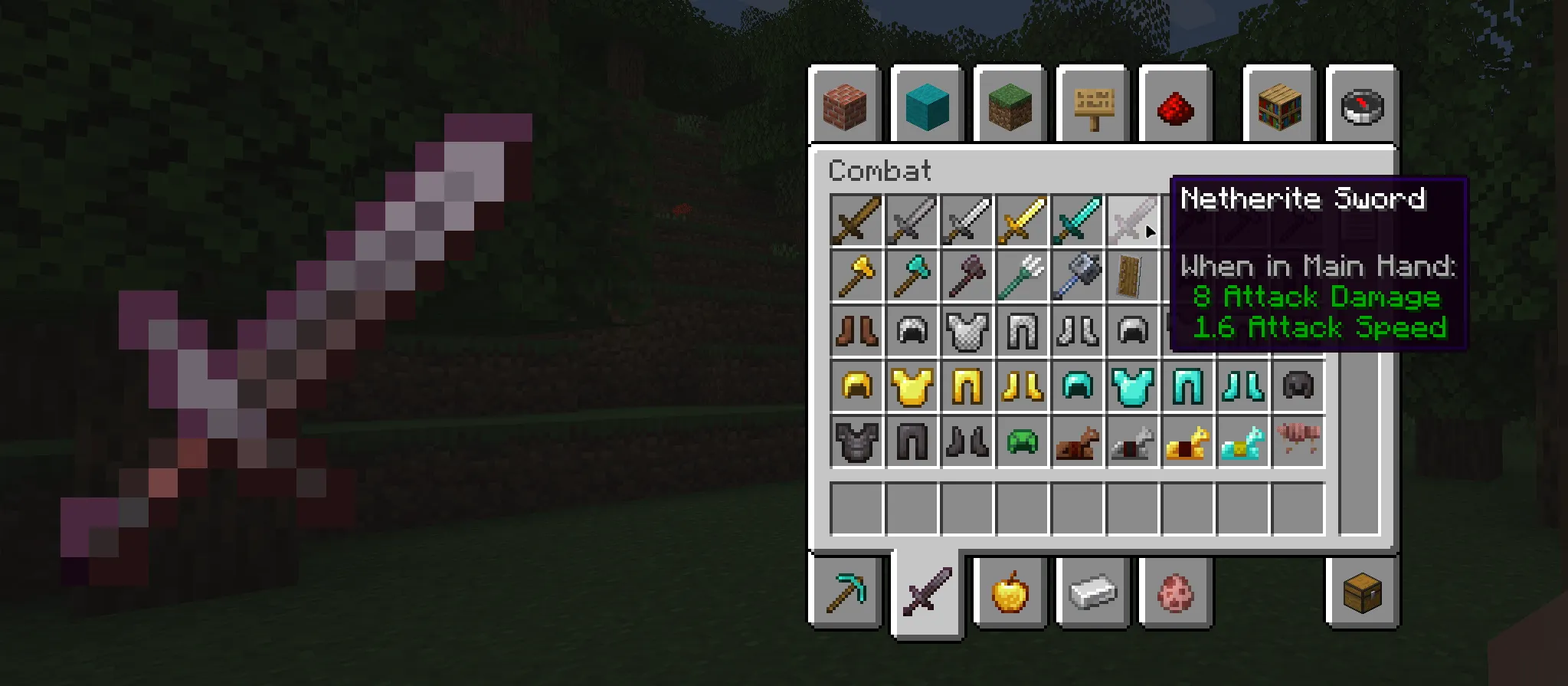Grab the trident from the combat items
1568x686 pixels.
(x=1022, y=276)
